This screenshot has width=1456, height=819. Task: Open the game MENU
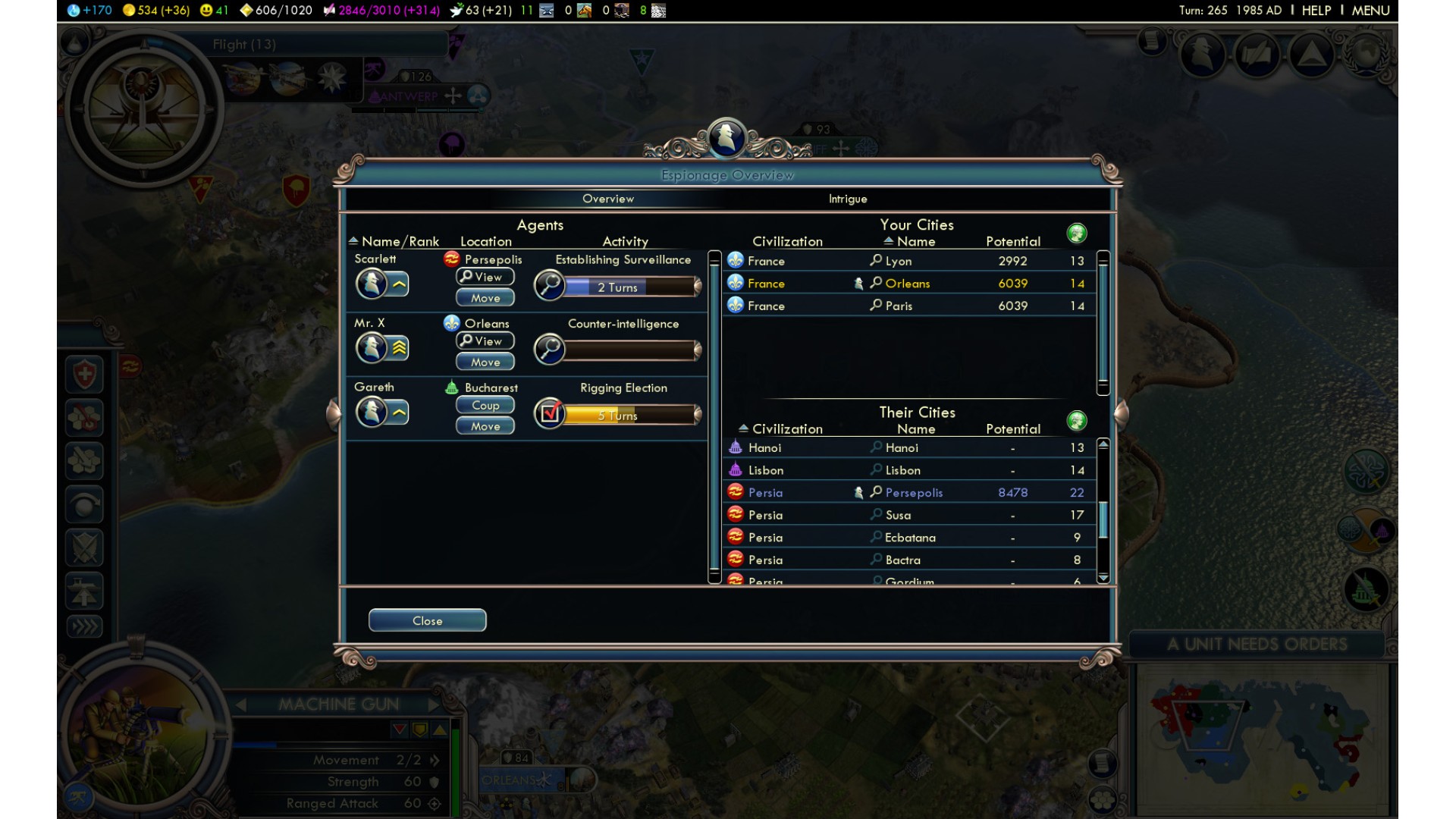pos(1370,11)
